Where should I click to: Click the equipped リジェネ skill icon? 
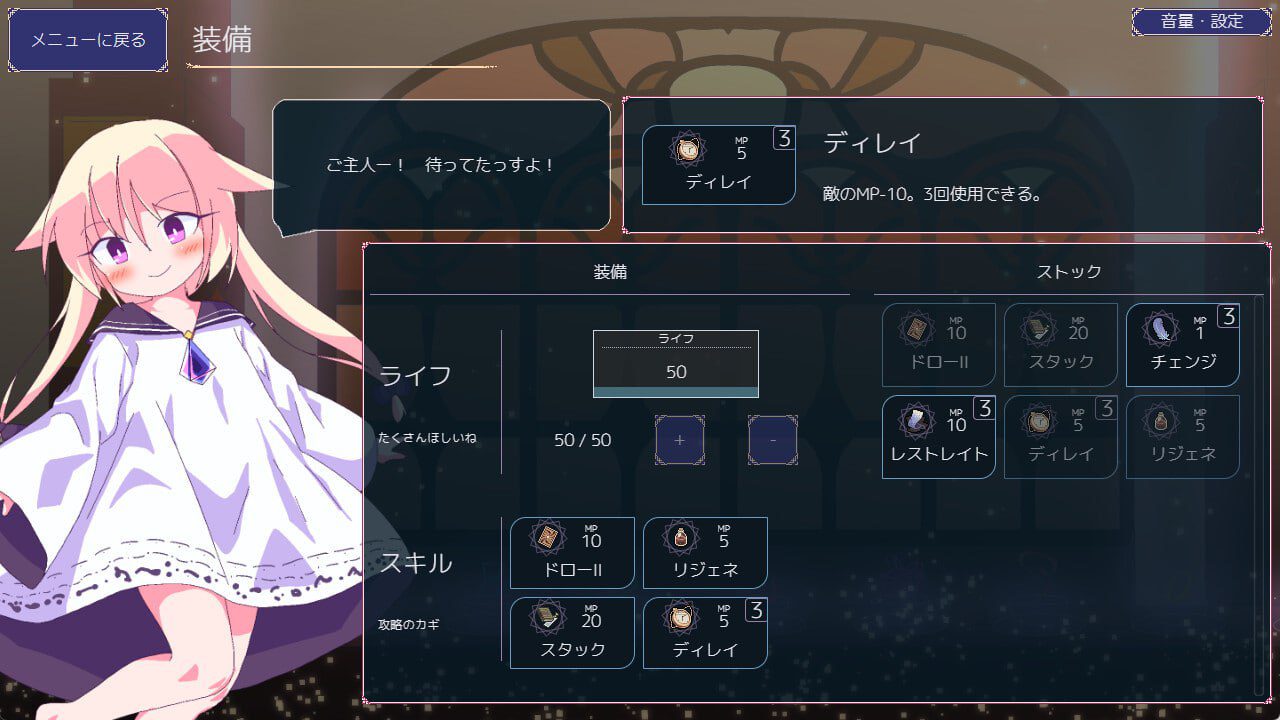coord(705,552)
